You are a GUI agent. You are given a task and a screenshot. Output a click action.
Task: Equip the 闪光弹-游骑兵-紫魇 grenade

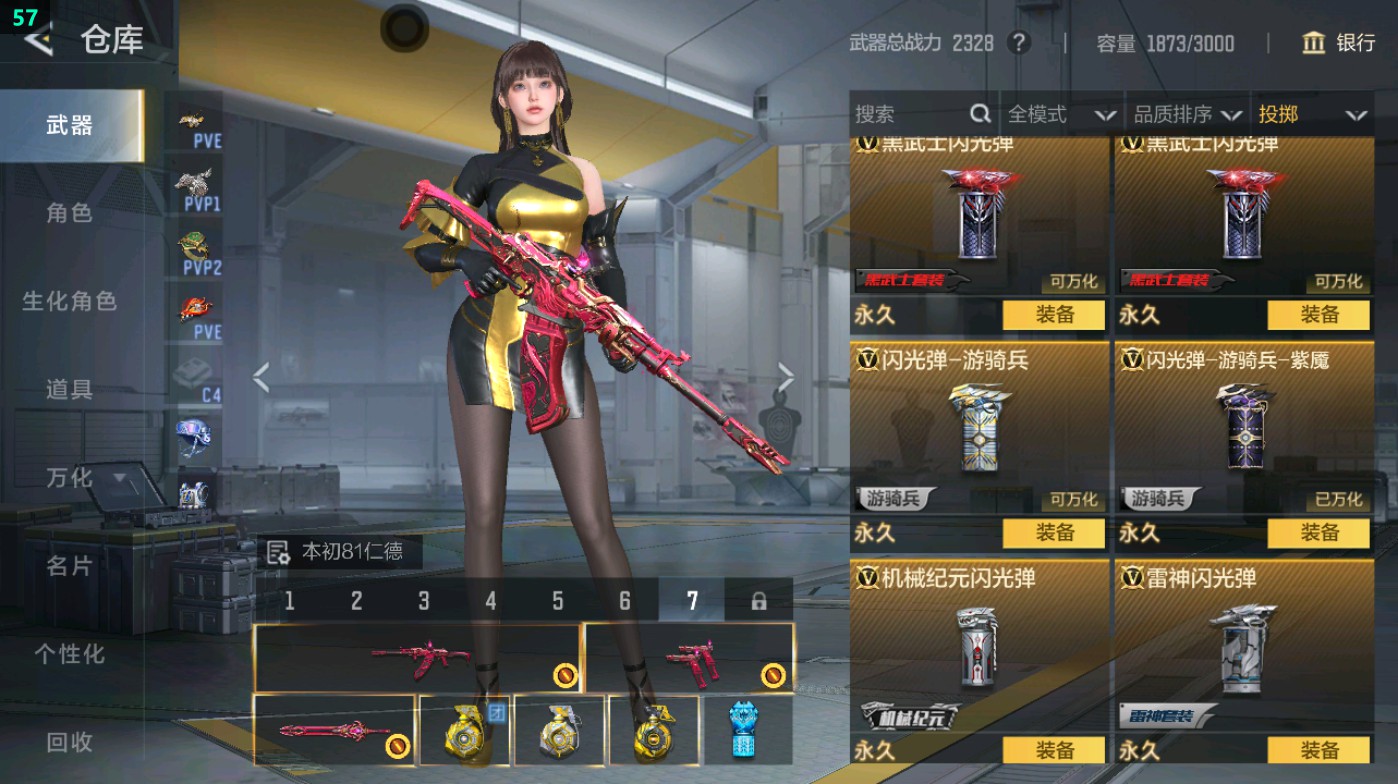click(1318, 533)
